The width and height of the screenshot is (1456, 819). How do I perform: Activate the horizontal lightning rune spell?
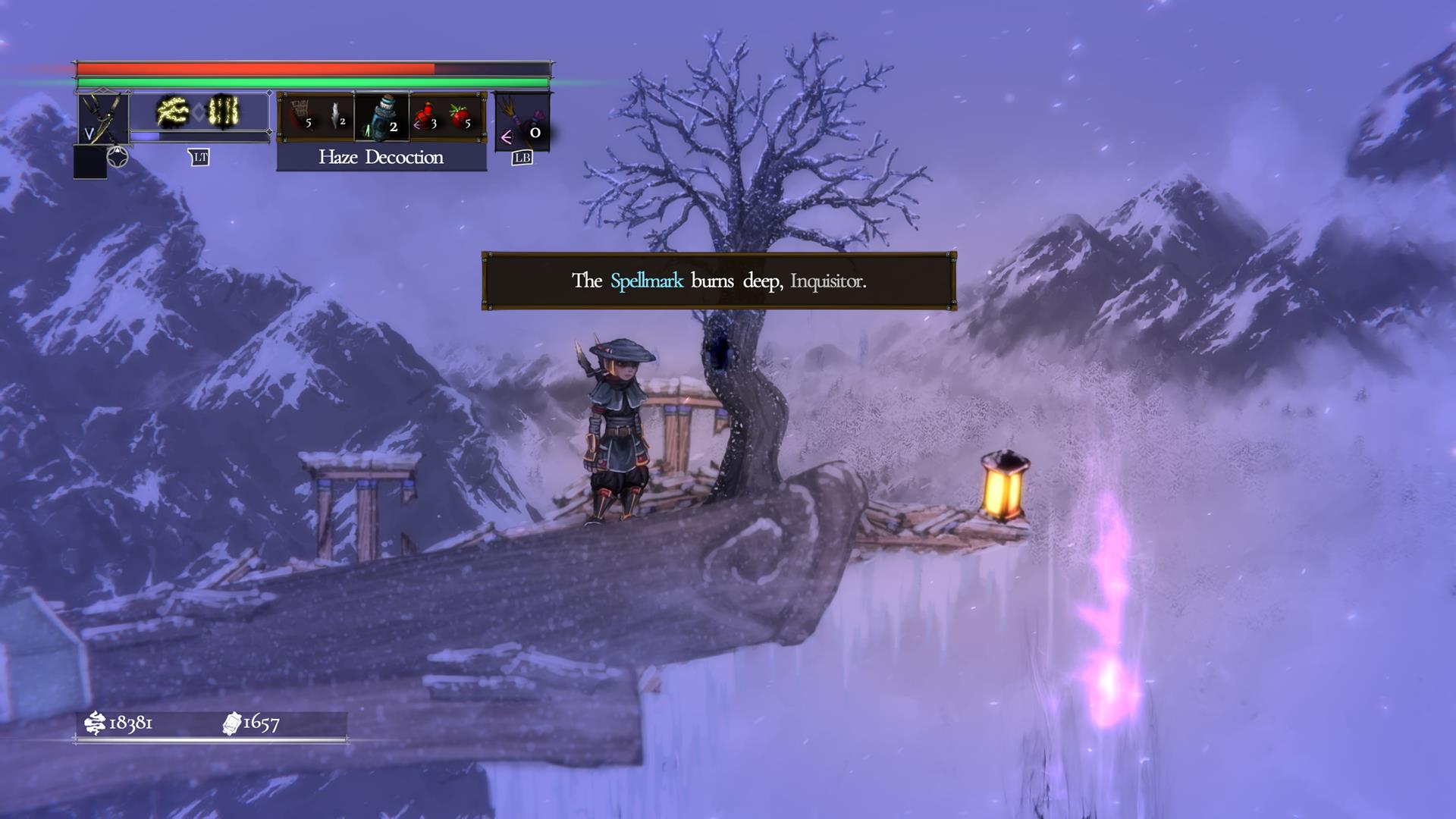pos(172,112)
